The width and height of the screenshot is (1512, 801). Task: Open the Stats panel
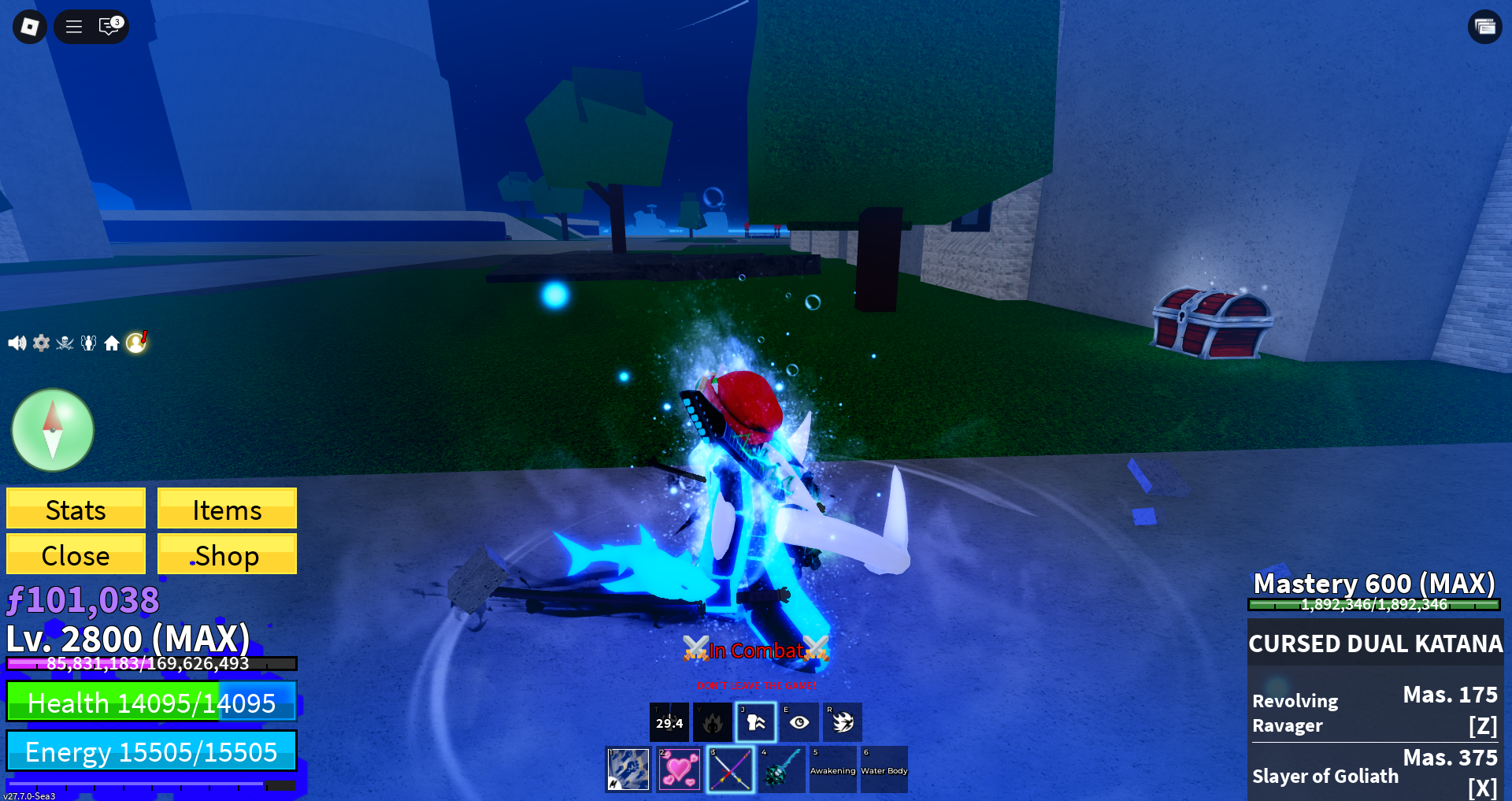76,509
